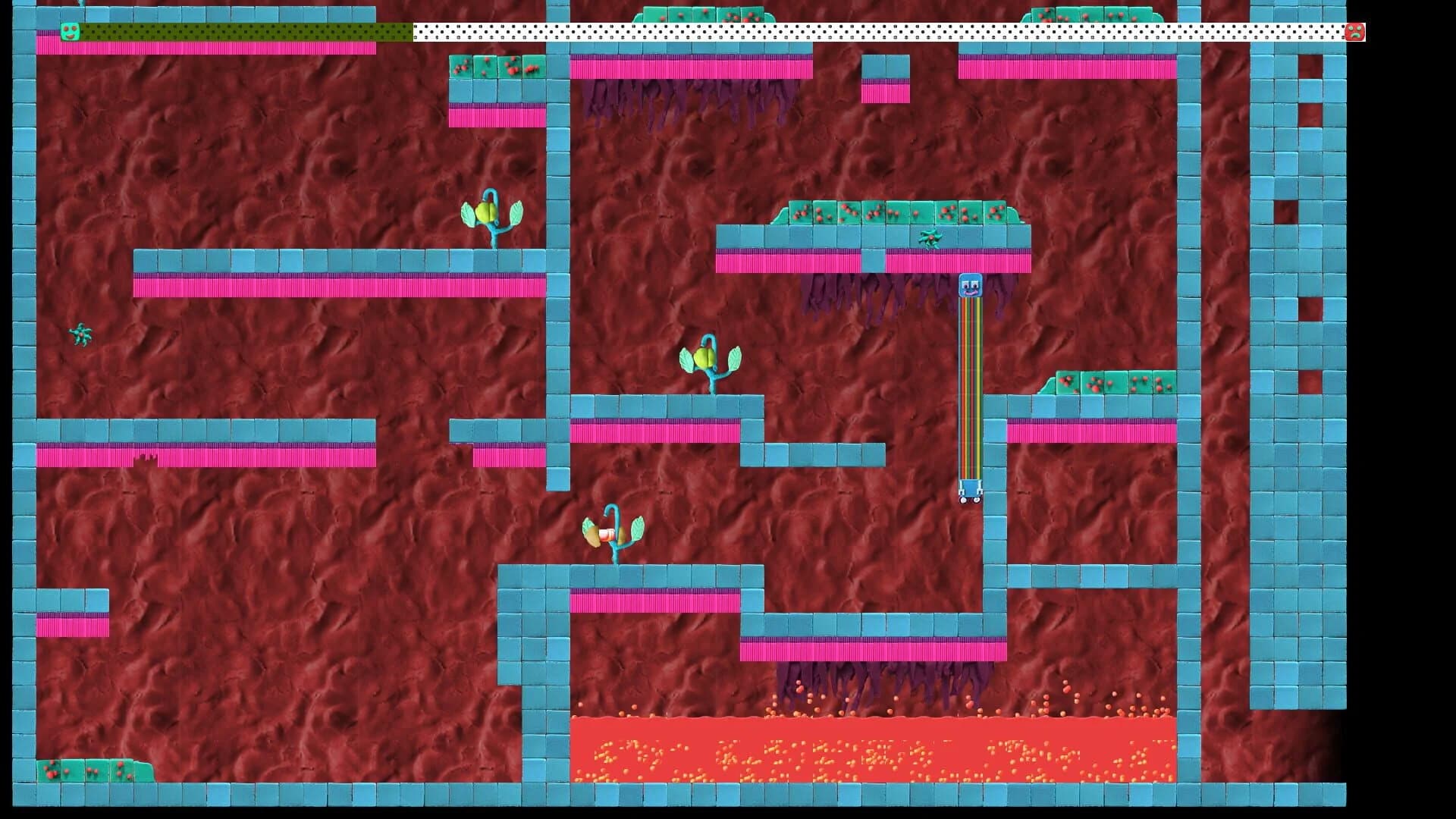This screenshot has width=1456, height=819.
Task: Click the green smiley face progress icon
Action: tap(69, 31)
